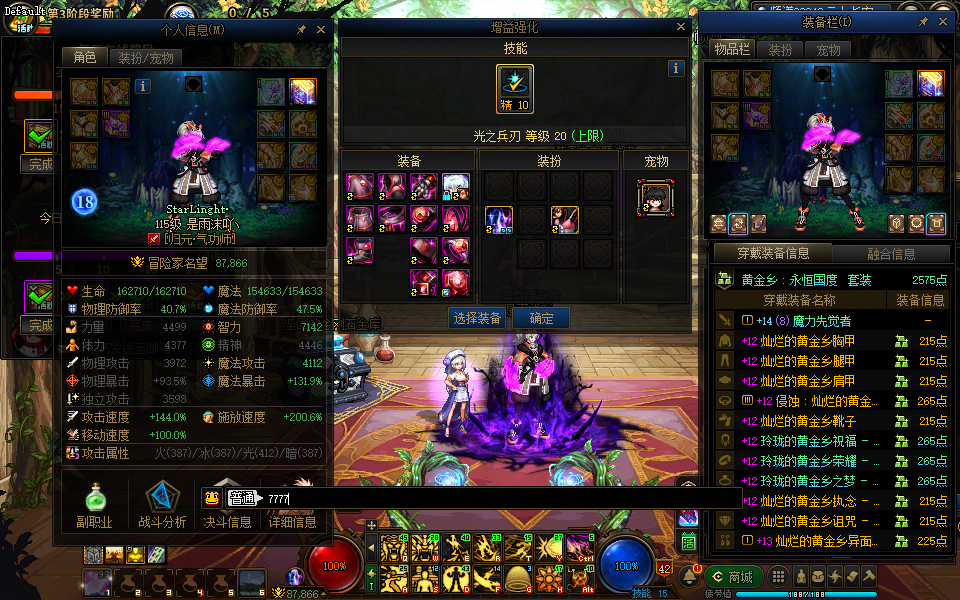
Task: Confirm with the 确定 button
Action: [x=541, y=318]
